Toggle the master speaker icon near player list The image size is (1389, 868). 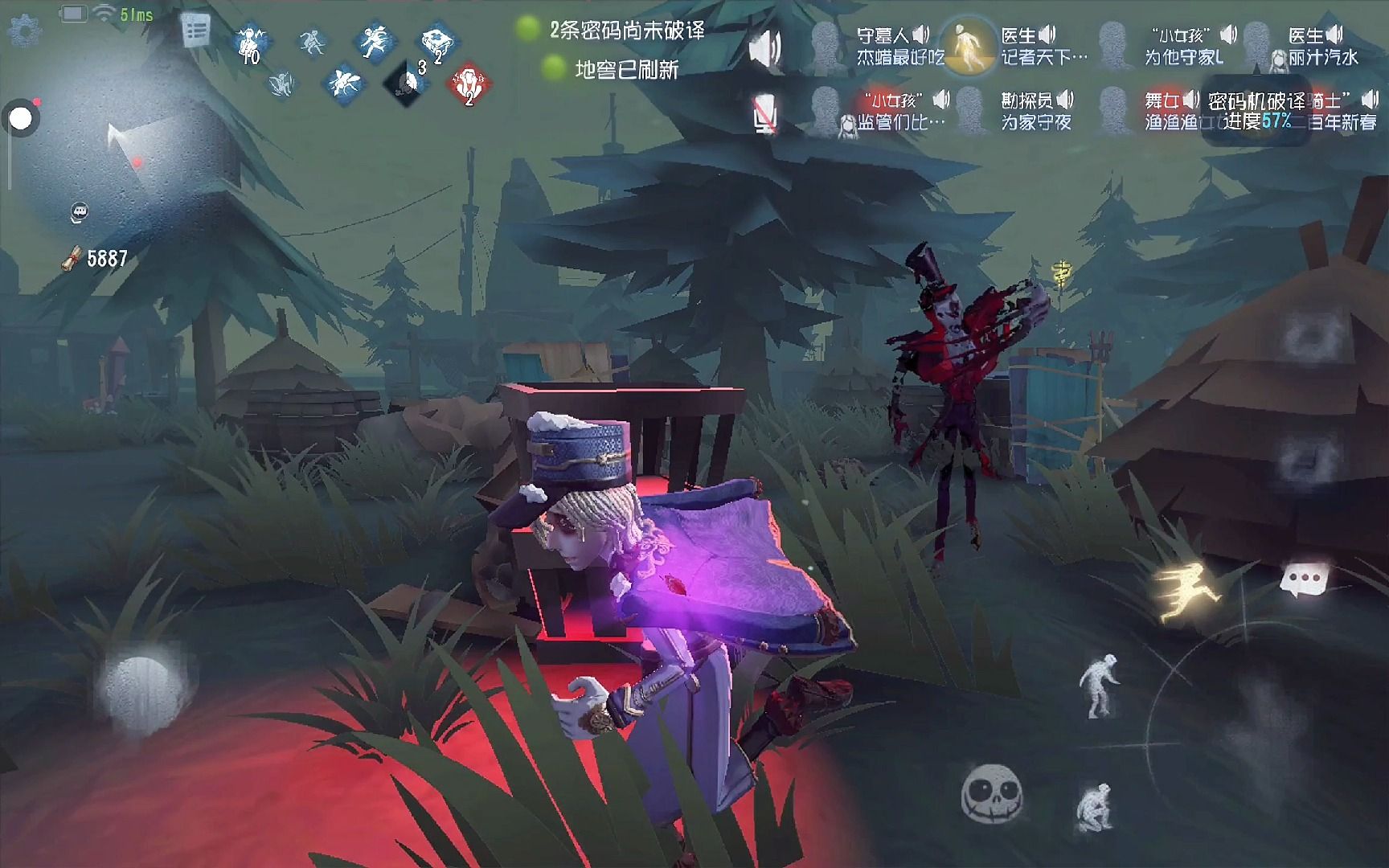click(x=764, y=44)
